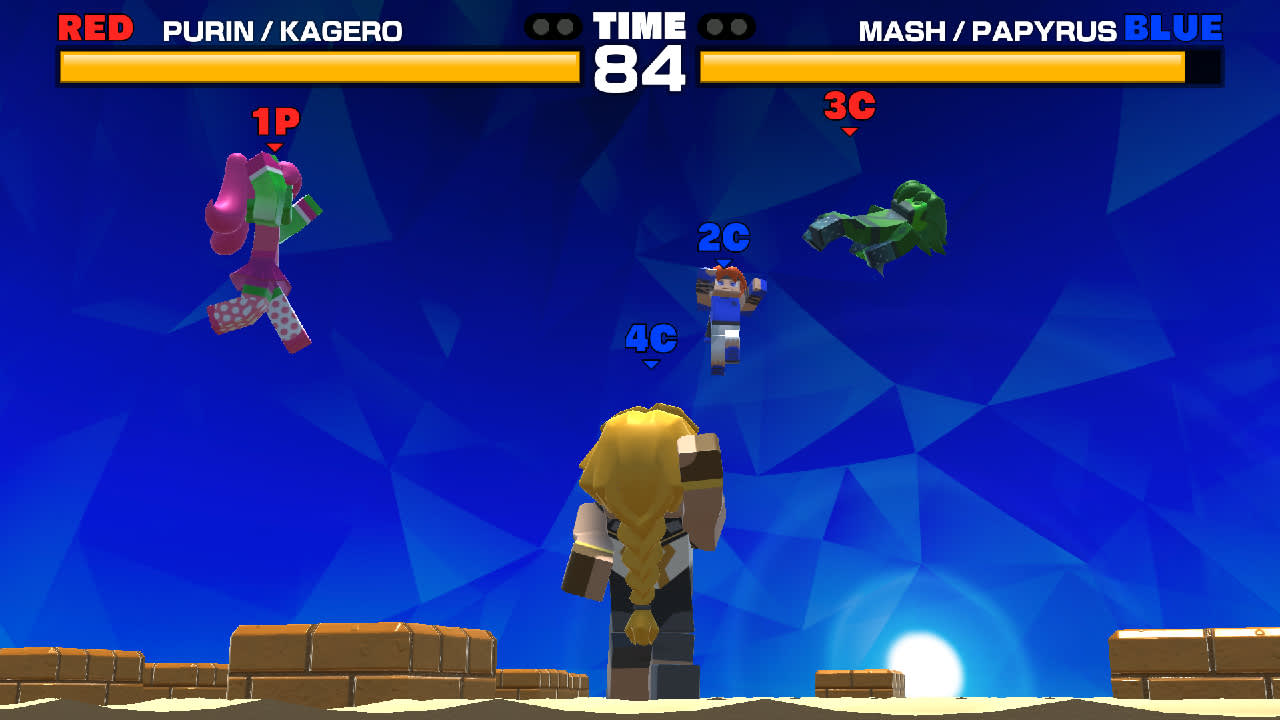Click the red triangle under the 3C tag
The height and width of the screenshot is (720, 1280).
point(851,128)
